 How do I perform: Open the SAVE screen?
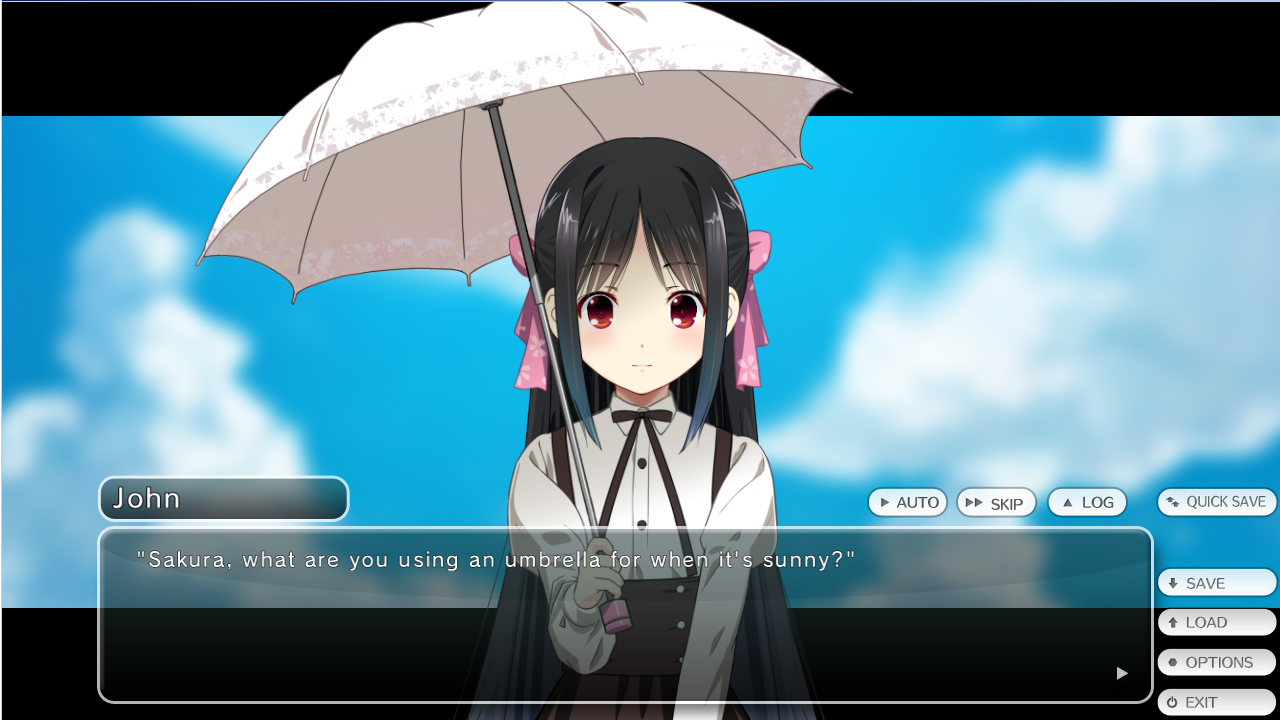1217,582
